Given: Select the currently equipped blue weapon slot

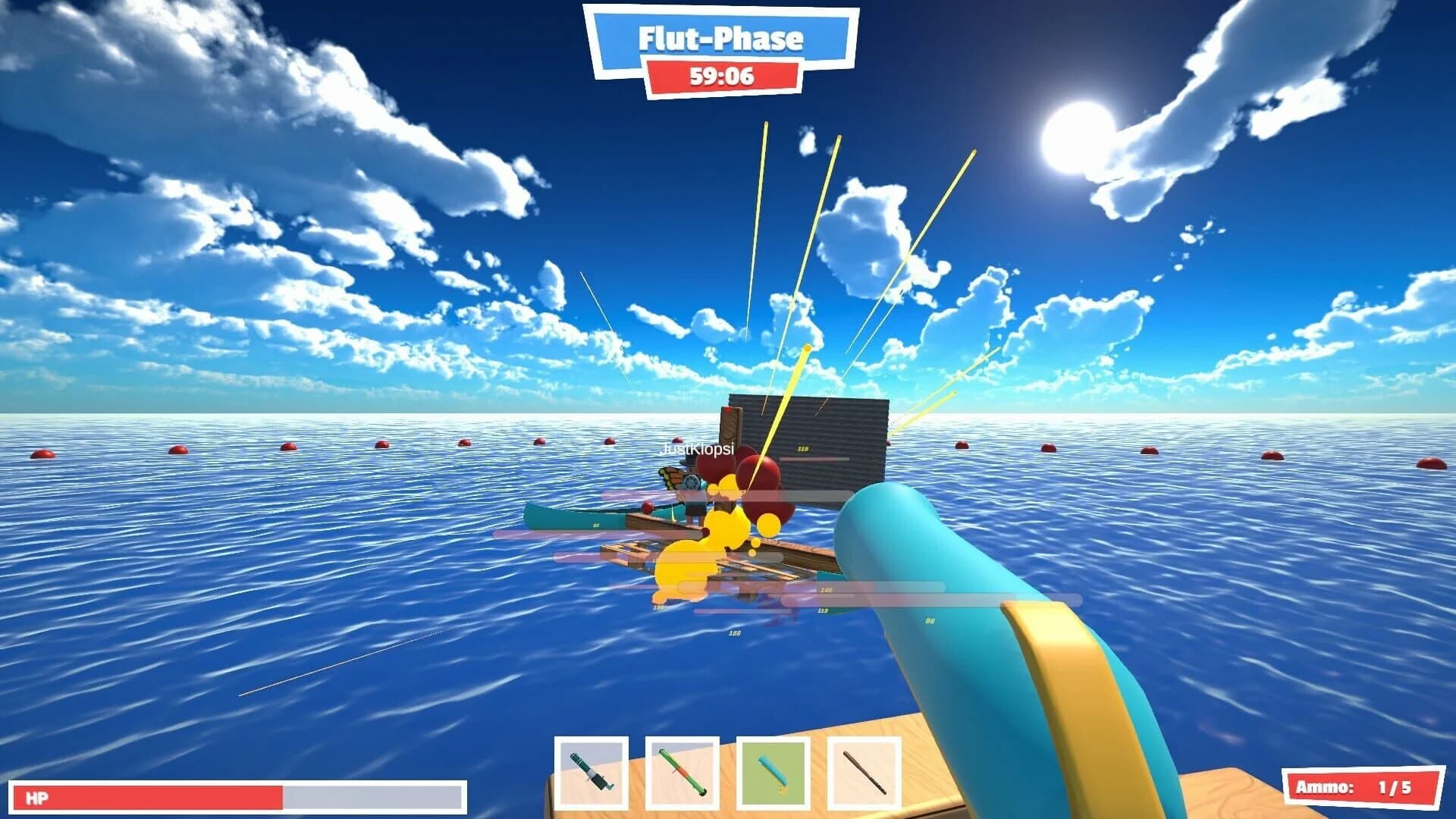Looking at the screenshot, I should (x=773, y=769).
